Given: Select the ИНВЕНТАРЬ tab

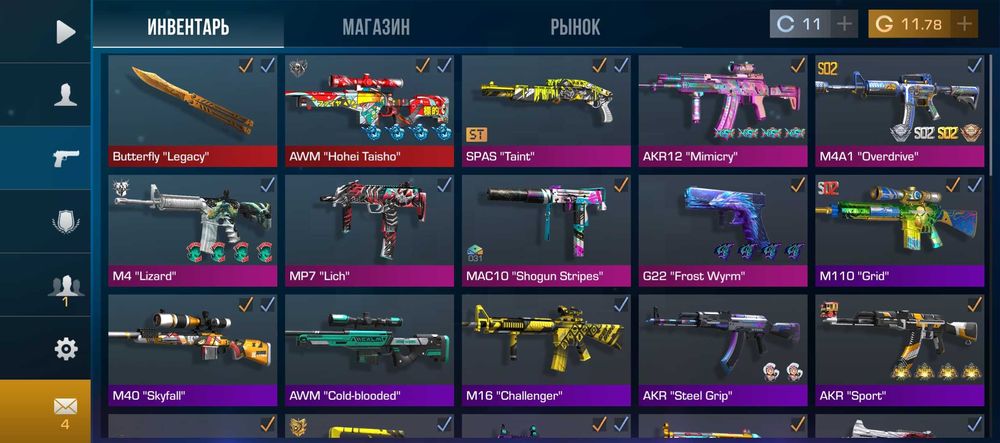Looking at the screenshot, I should tap(188, 27).
